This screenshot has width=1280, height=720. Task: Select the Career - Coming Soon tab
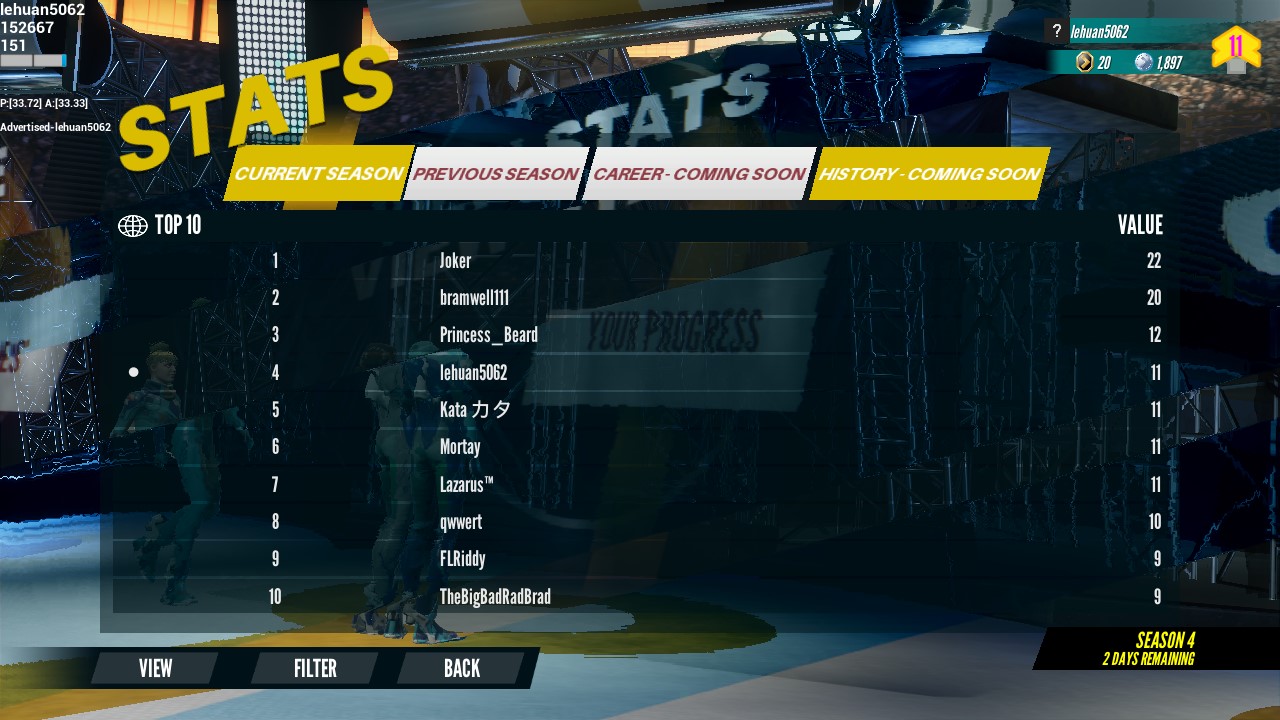click(698, 174)
